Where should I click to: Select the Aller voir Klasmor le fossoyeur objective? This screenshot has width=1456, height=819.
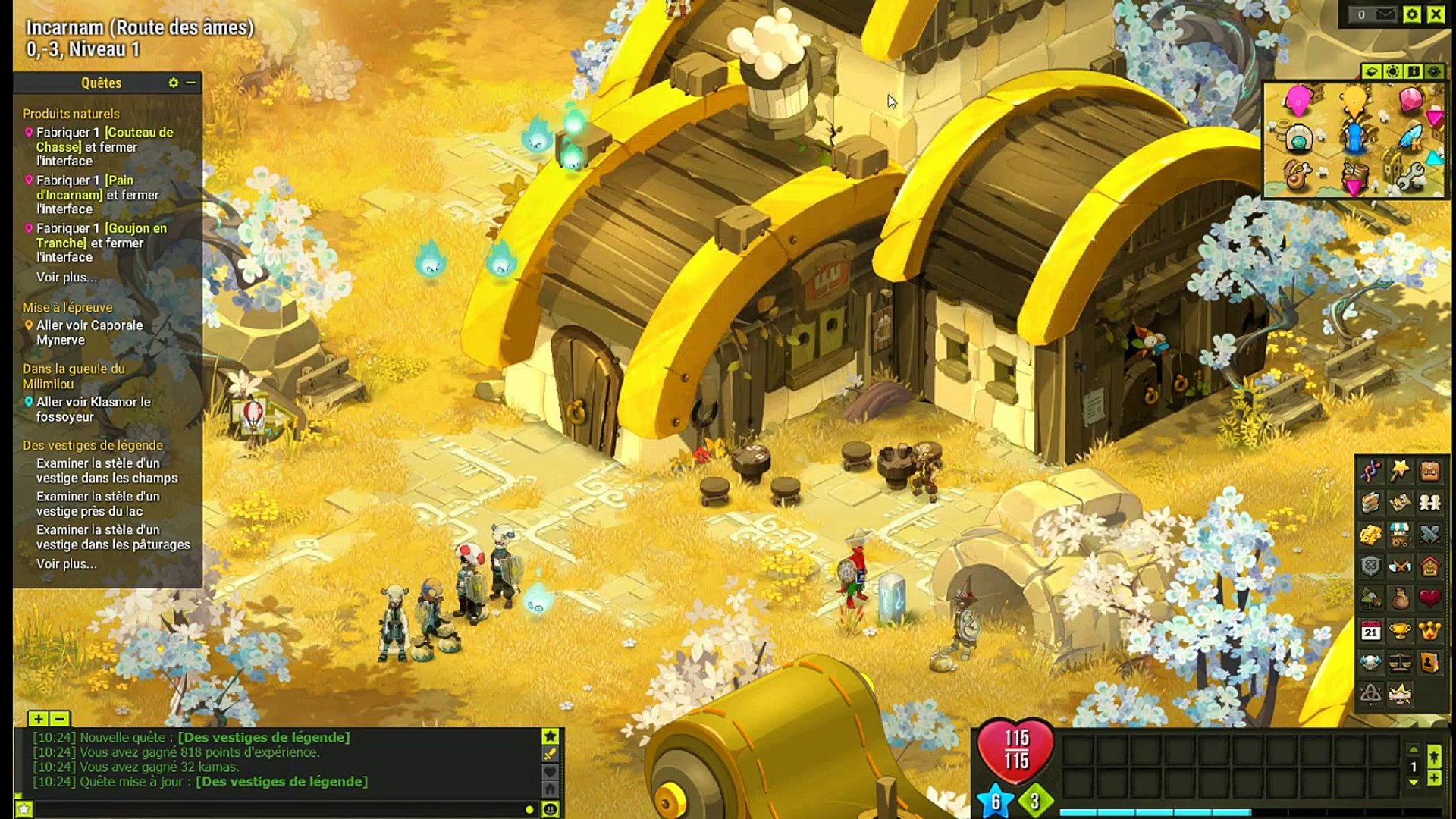[93, 409]
